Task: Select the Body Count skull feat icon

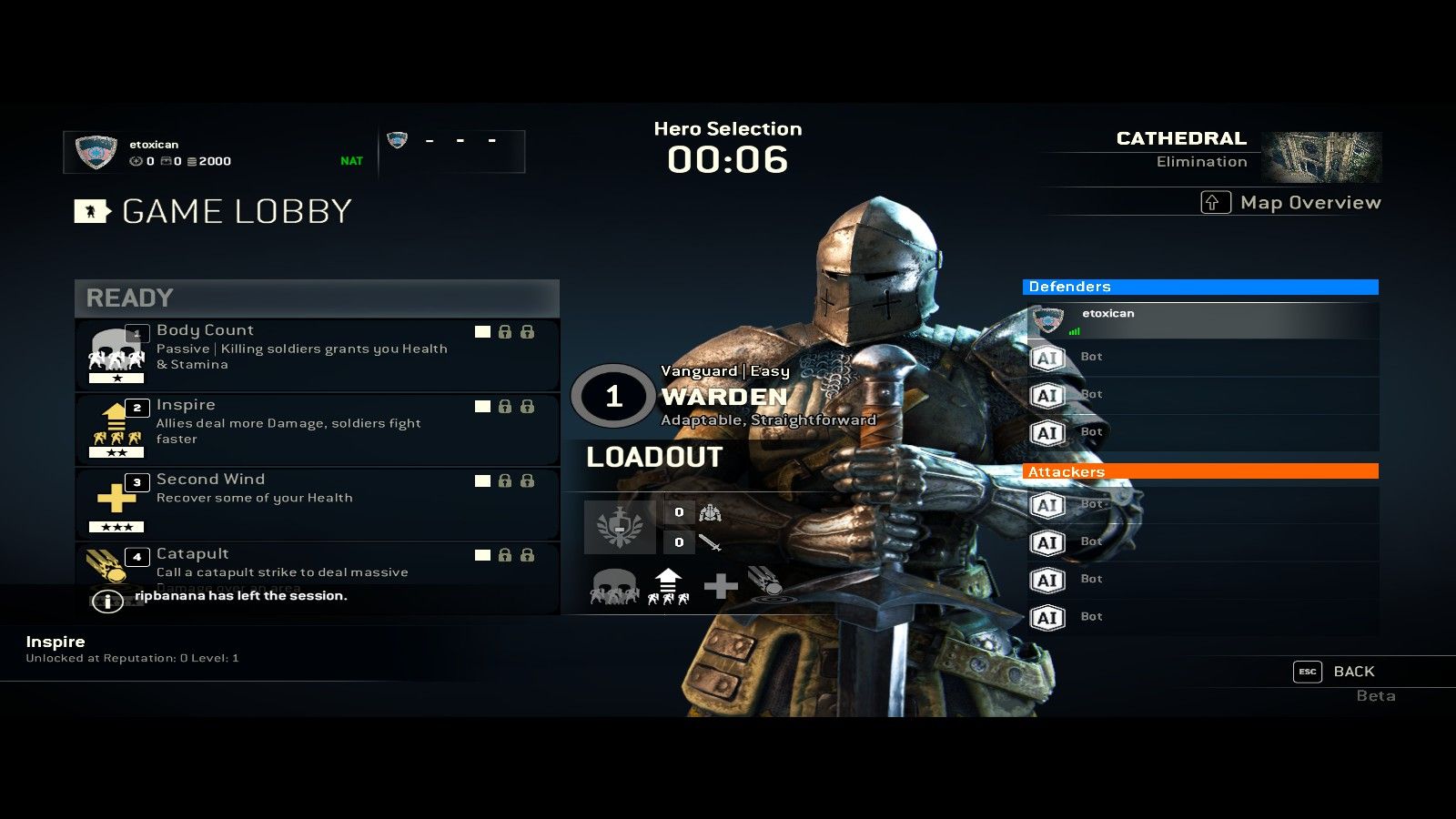Action: coord(116,350)
